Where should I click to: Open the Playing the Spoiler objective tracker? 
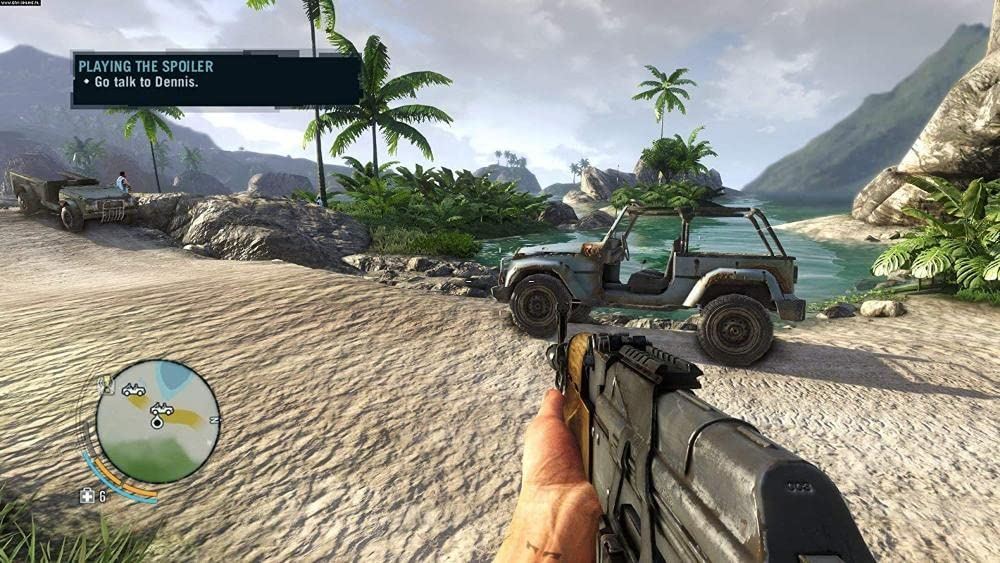215,79
